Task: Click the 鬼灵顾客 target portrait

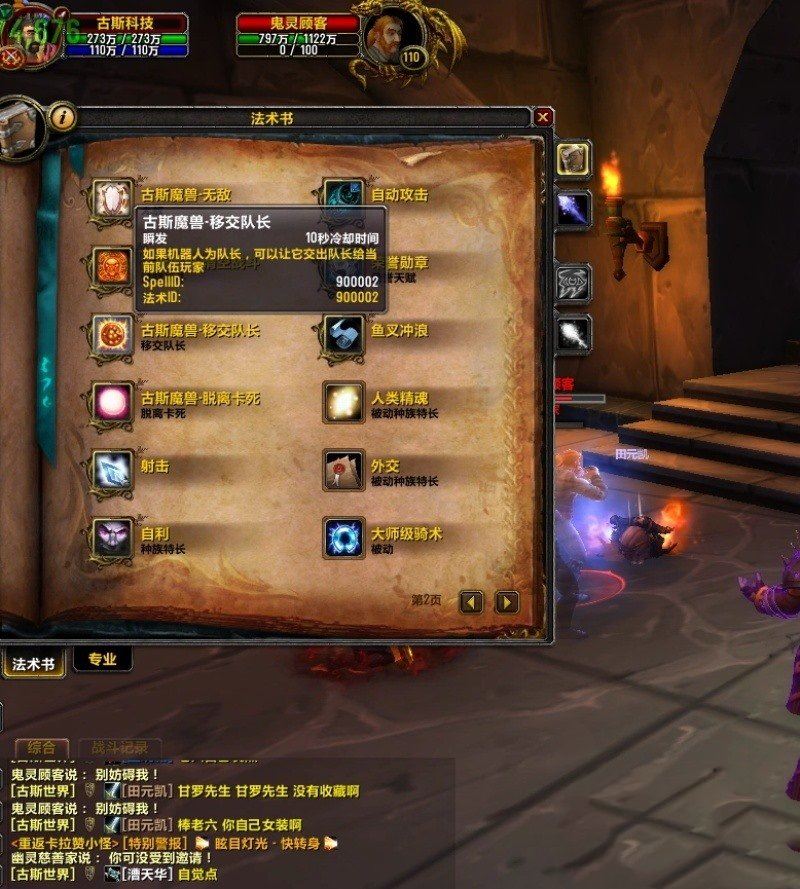Action: click(391, 38)
